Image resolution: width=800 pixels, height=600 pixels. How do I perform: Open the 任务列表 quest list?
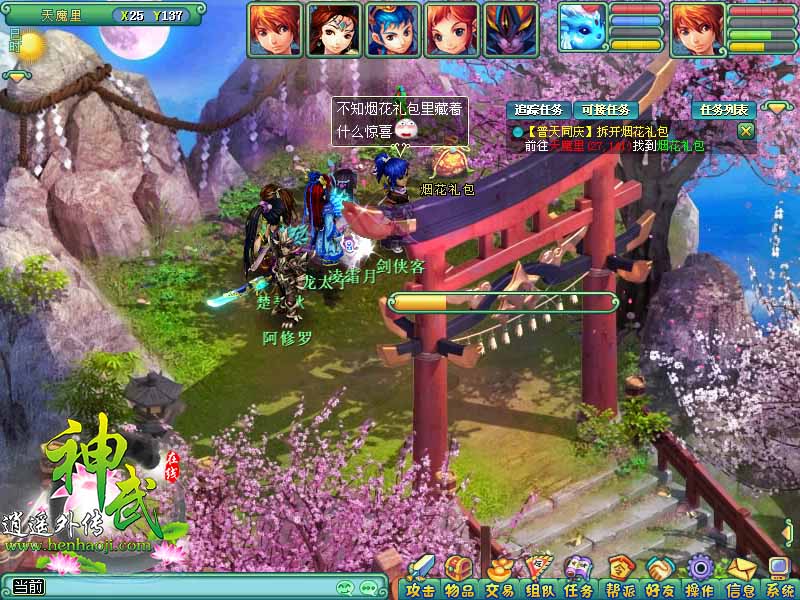[x=724, y=110]
